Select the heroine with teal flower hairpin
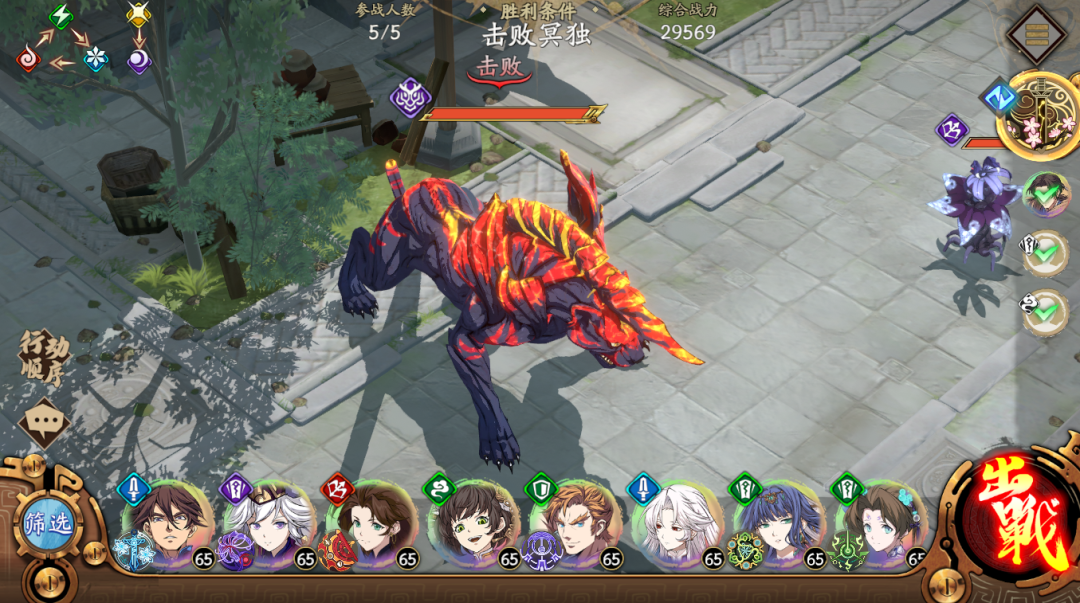This screenshot has width=1080, height=603. (x=881, y=525)
